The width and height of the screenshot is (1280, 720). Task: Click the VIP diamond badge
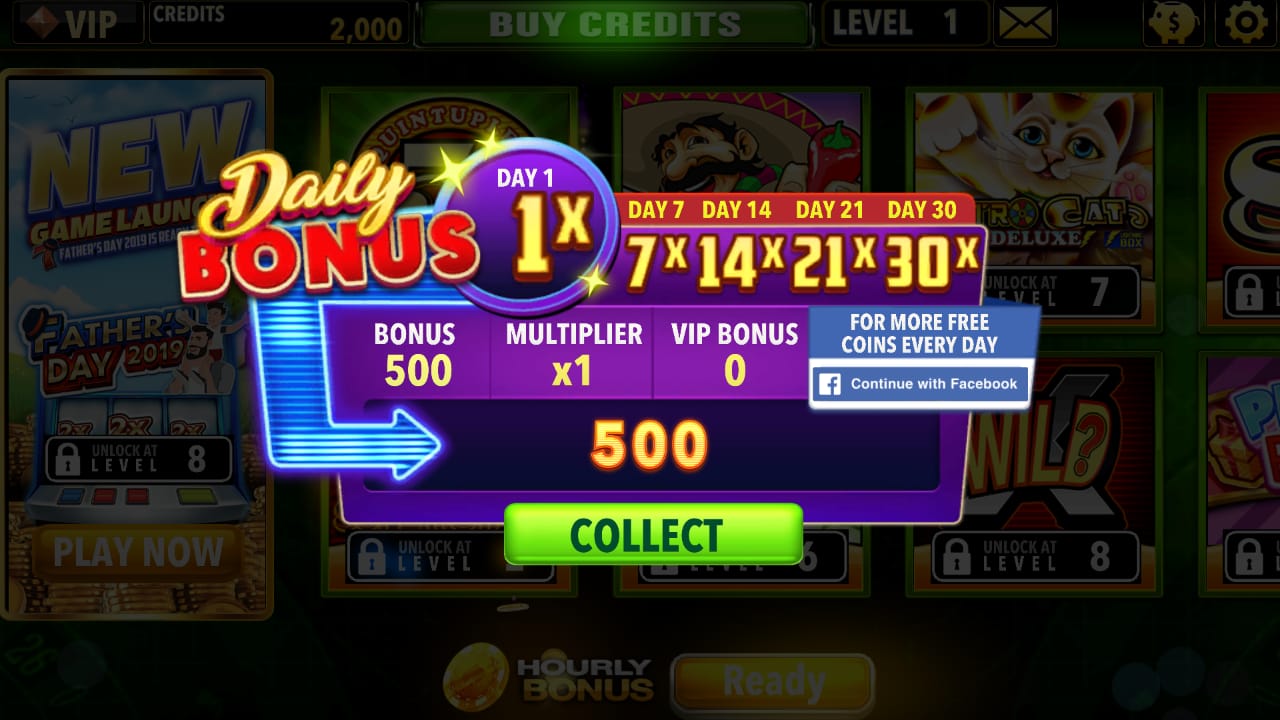74,23
